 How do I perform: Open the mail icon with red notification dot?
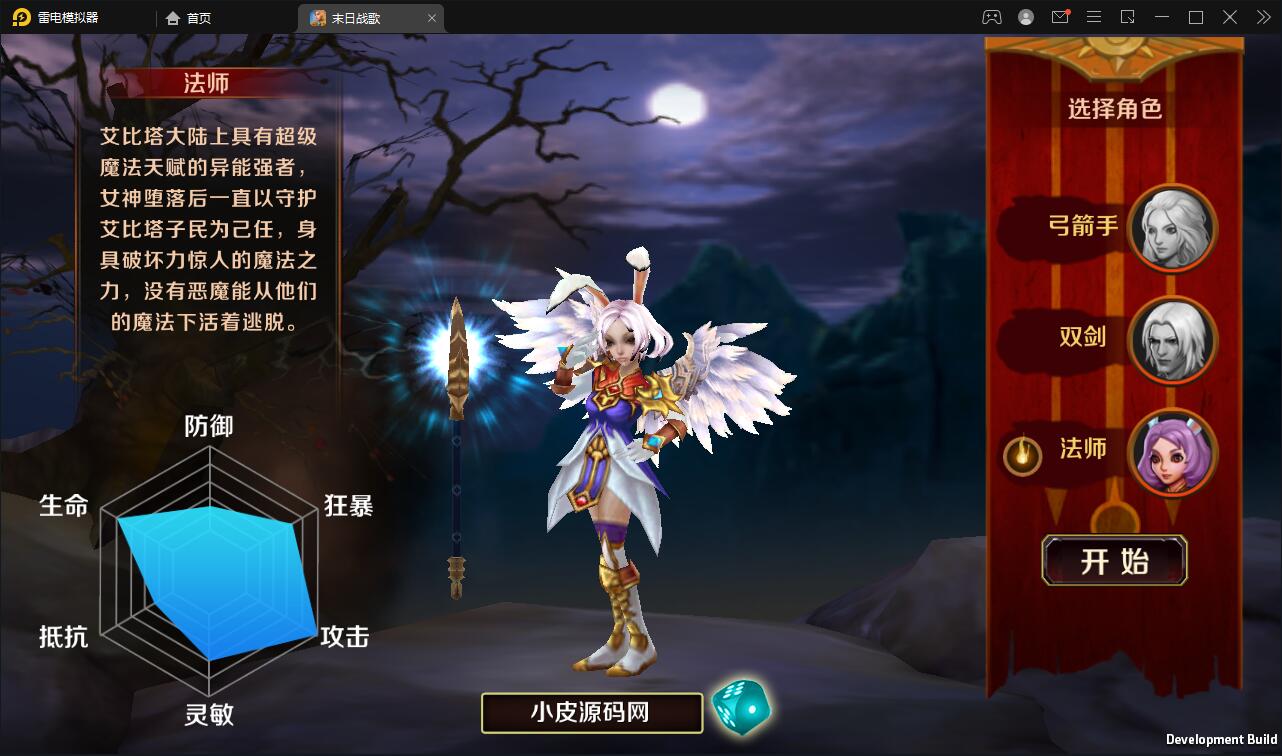pyautogui.click(x=1060, y=17)
